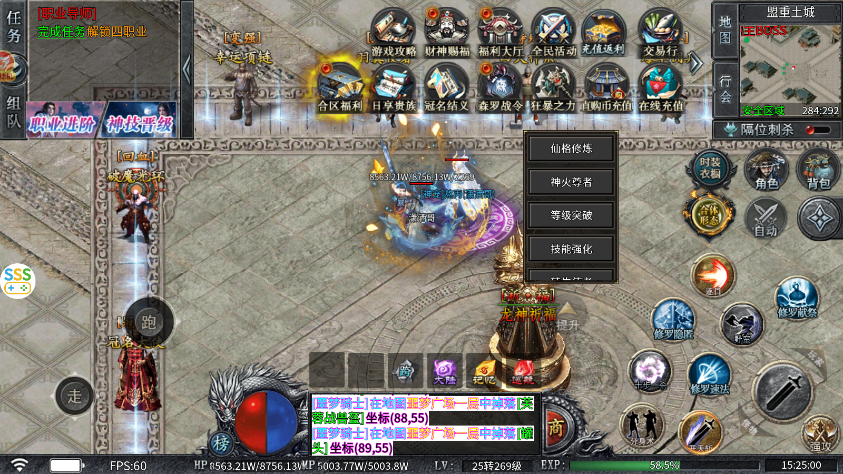
Task: Select 仙格修炼 from the dropdown menu
Action: click(x=571, y=148)
